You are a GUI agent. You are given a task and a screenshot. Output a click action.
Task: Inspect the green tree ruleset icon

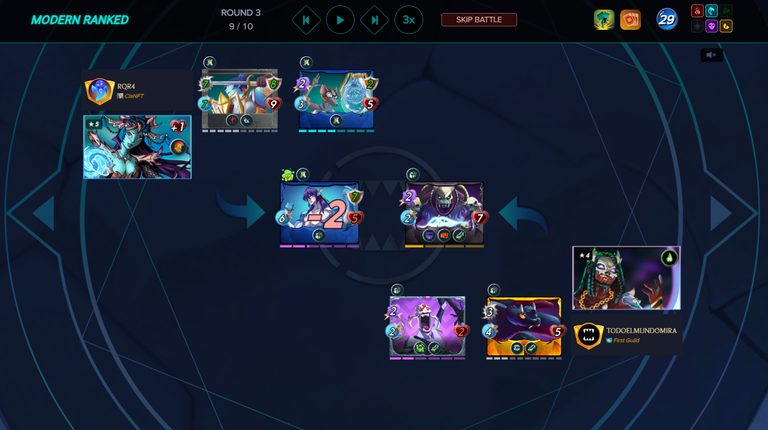click(603, 20)
